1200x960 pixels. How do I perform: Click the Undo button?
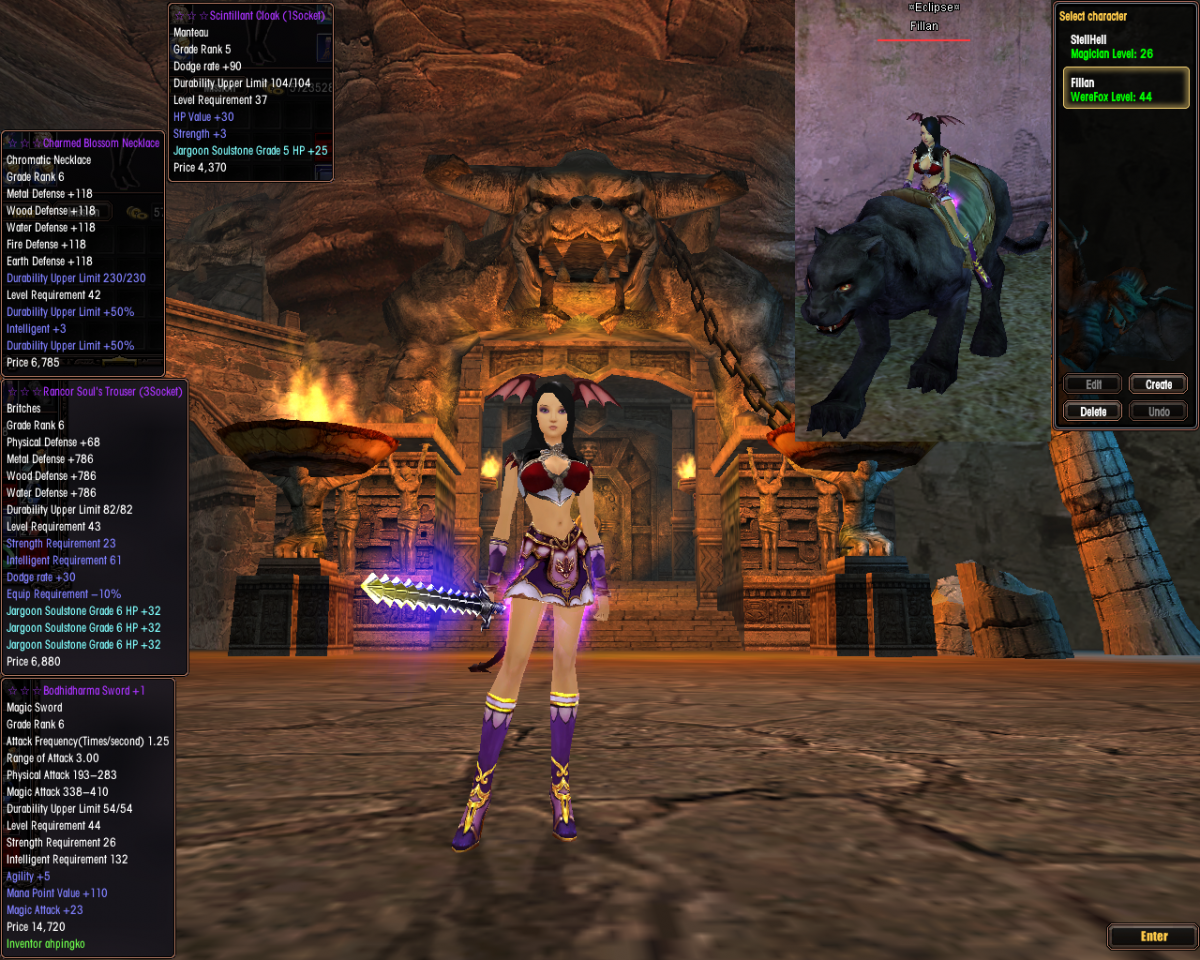coord(1158,411)
